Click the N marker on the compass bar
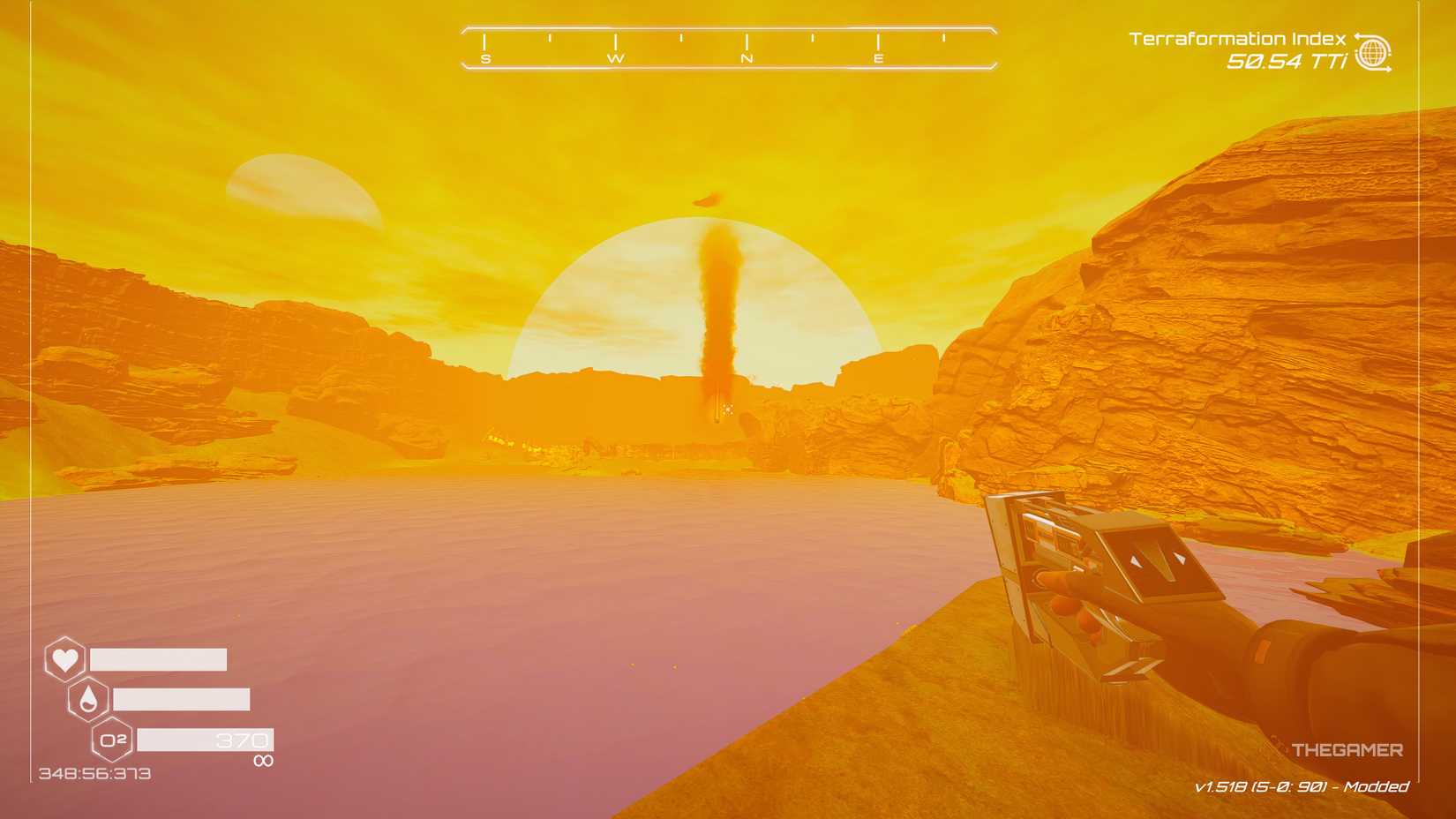Image resolution: width=1456 pixels, height=819 pixels. [747, 56]
